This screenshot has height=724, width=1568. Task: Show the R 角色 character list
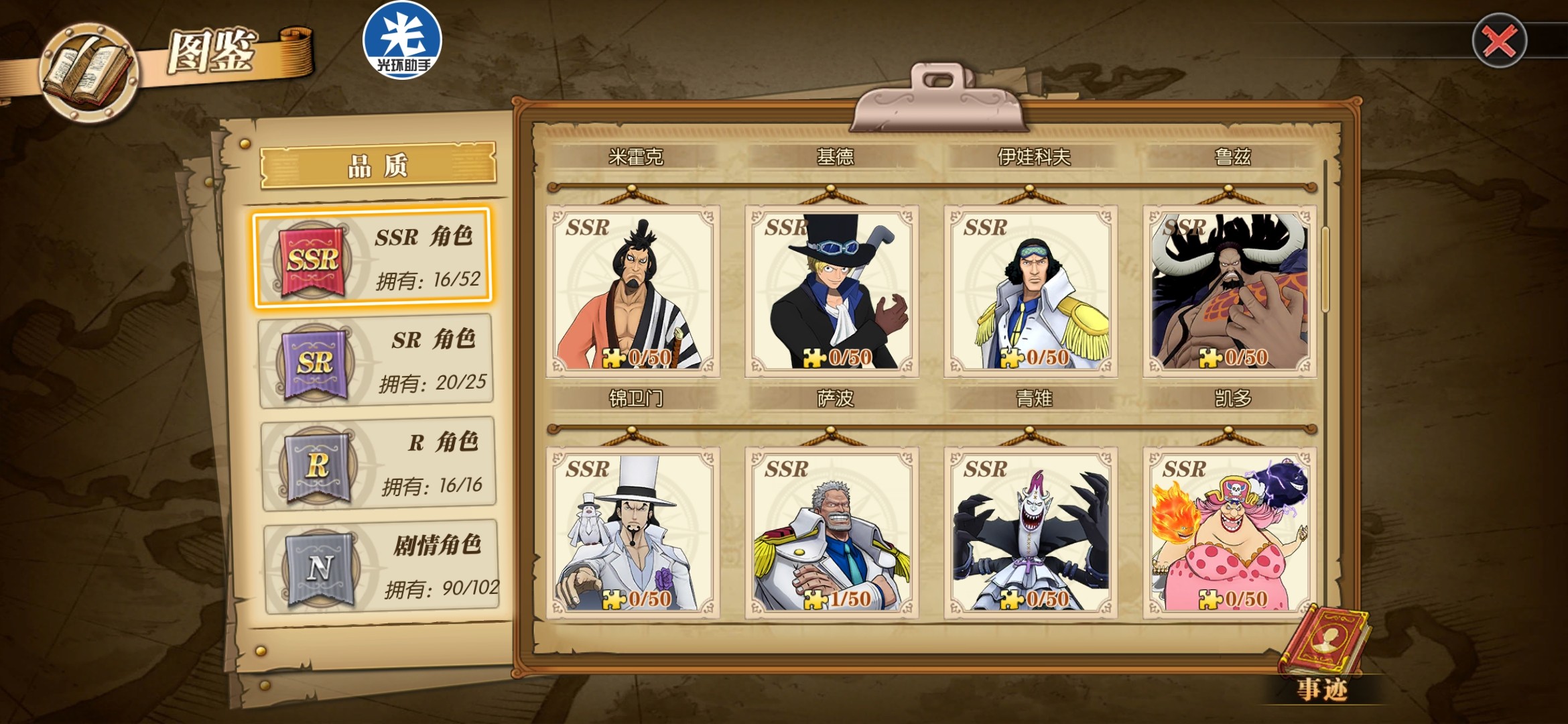(379, 464)
